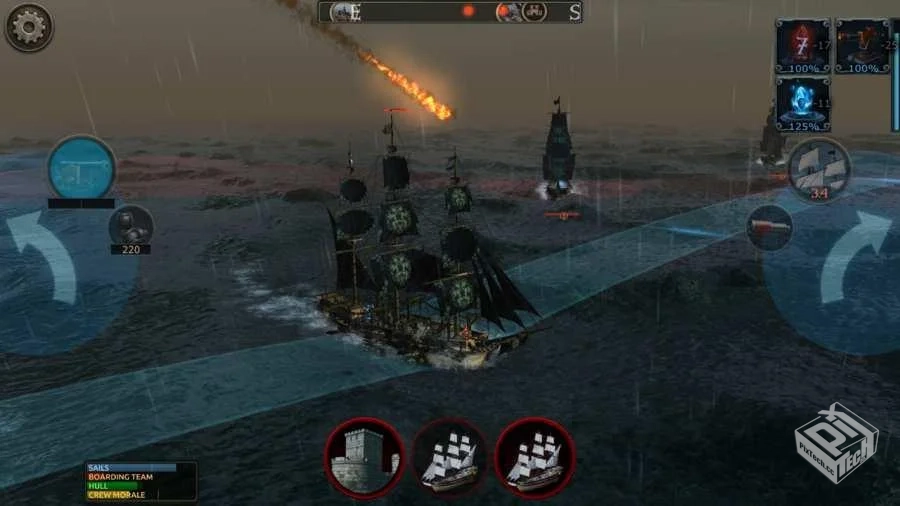The image size is (900, 506).
Task: Select the cannonball ammo icon showing 220
Action: click(x=130, y=225)
